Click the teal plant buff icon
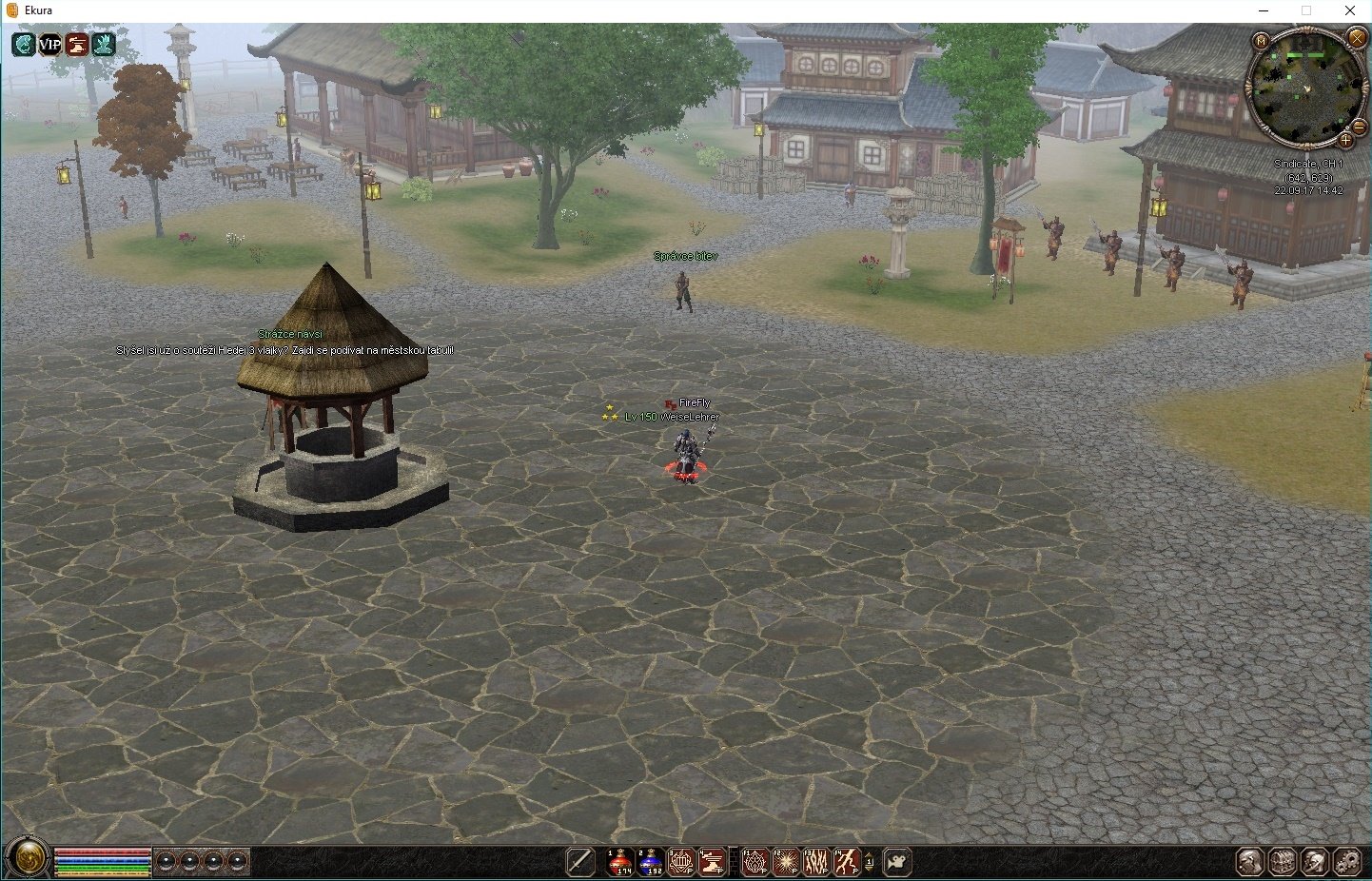This screenshot has height=881, width=1372. click(x=103, y=44)
